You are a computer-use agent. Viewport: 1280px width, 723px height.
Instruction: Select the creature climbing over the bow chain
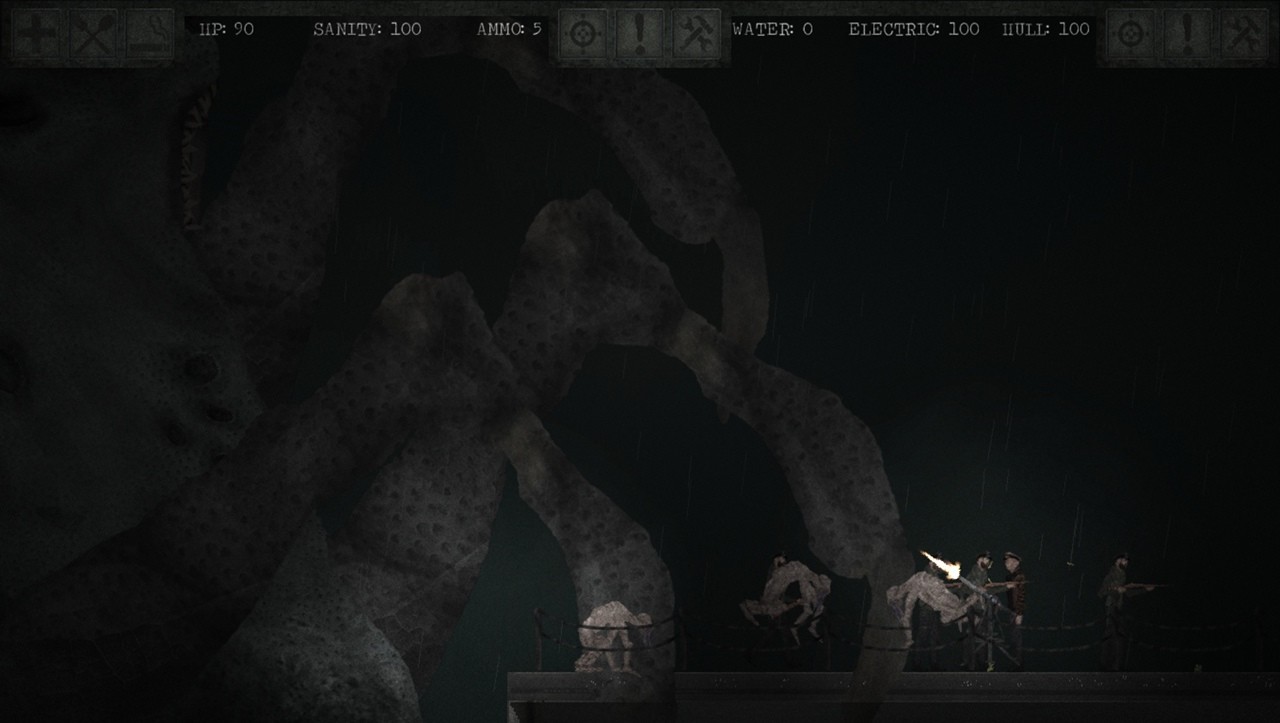coord(610,635)
